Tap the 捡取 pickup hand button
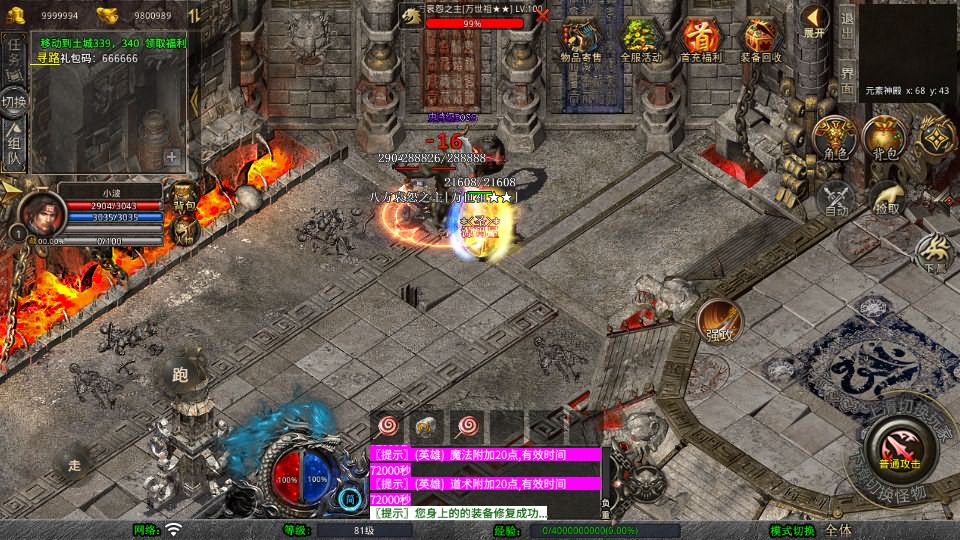Screen dimensions: 960x540 pyautogui.click(x=886, y=198)
